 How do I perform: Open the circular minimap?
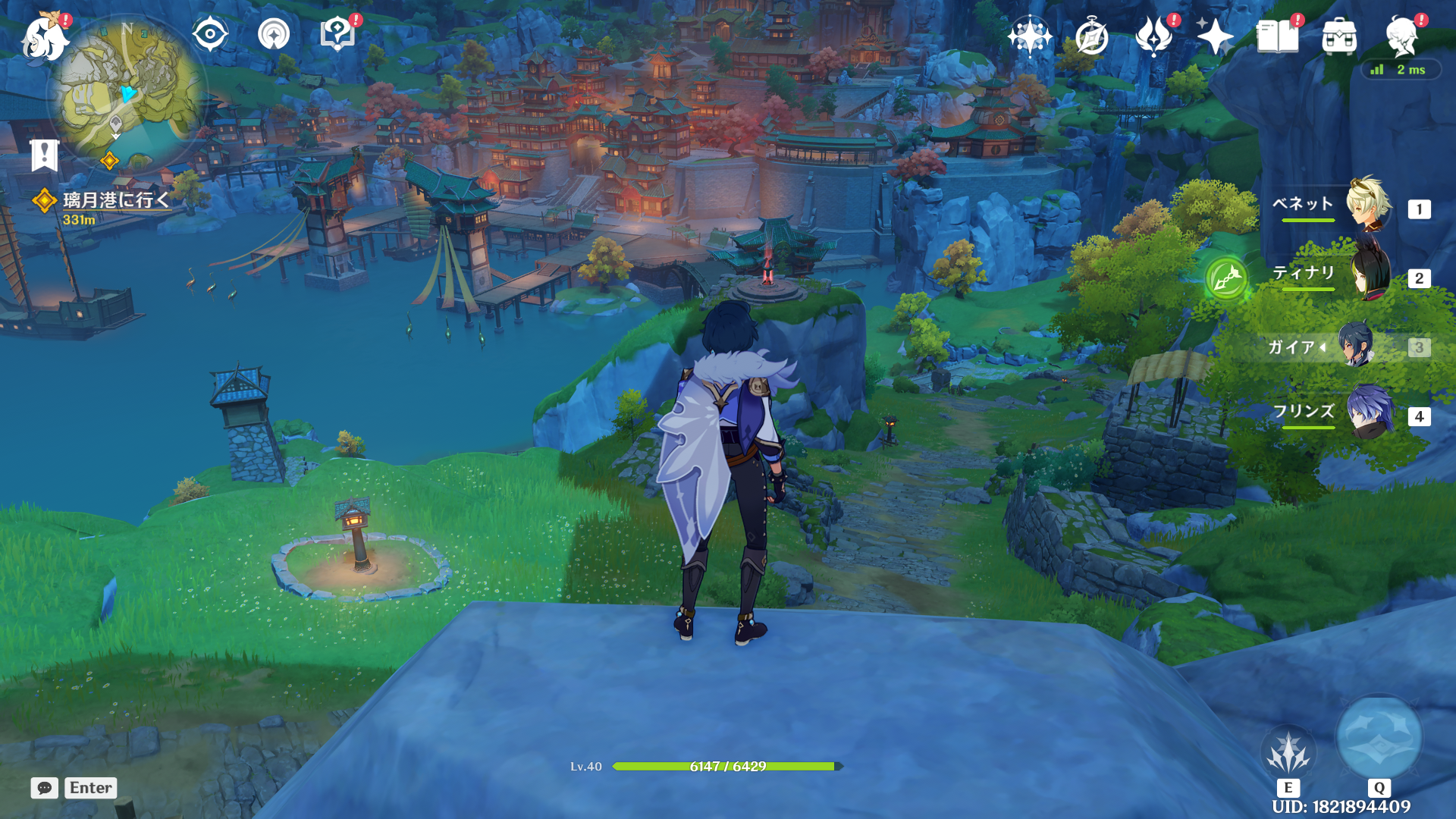127,93
